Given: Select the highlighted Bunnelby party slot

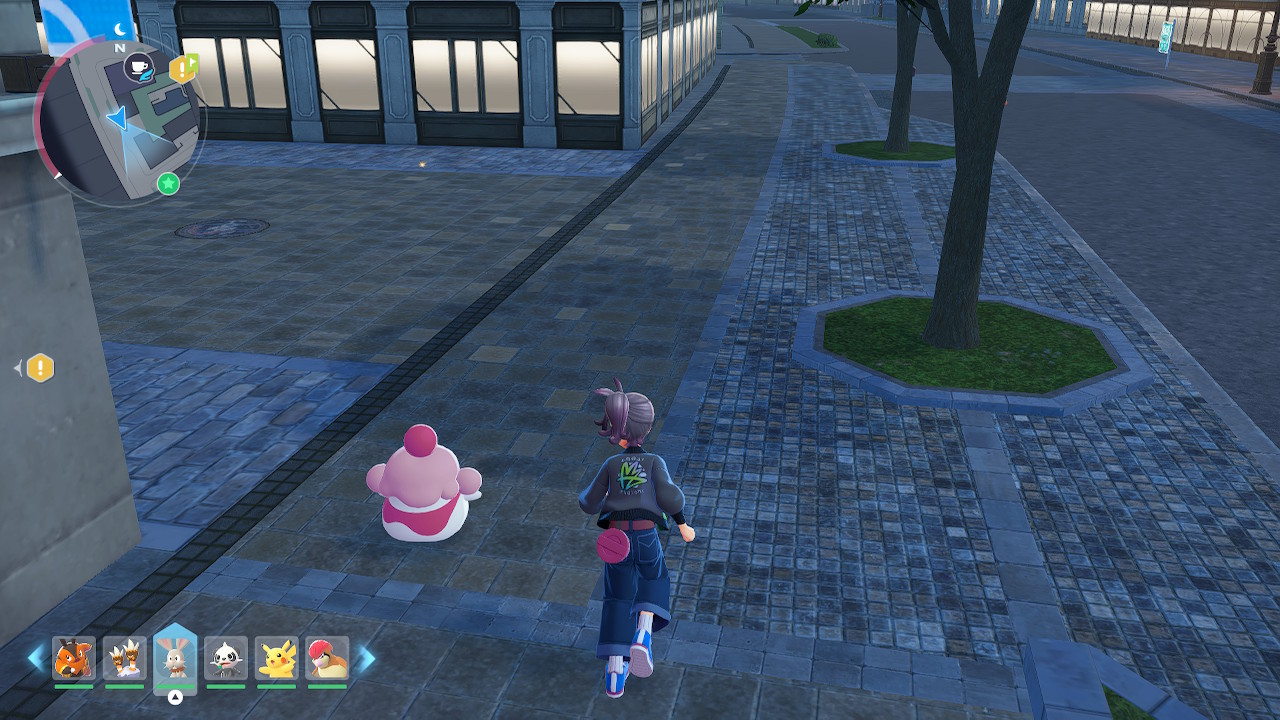Looking at the screenshot, I should coord(175,658).
